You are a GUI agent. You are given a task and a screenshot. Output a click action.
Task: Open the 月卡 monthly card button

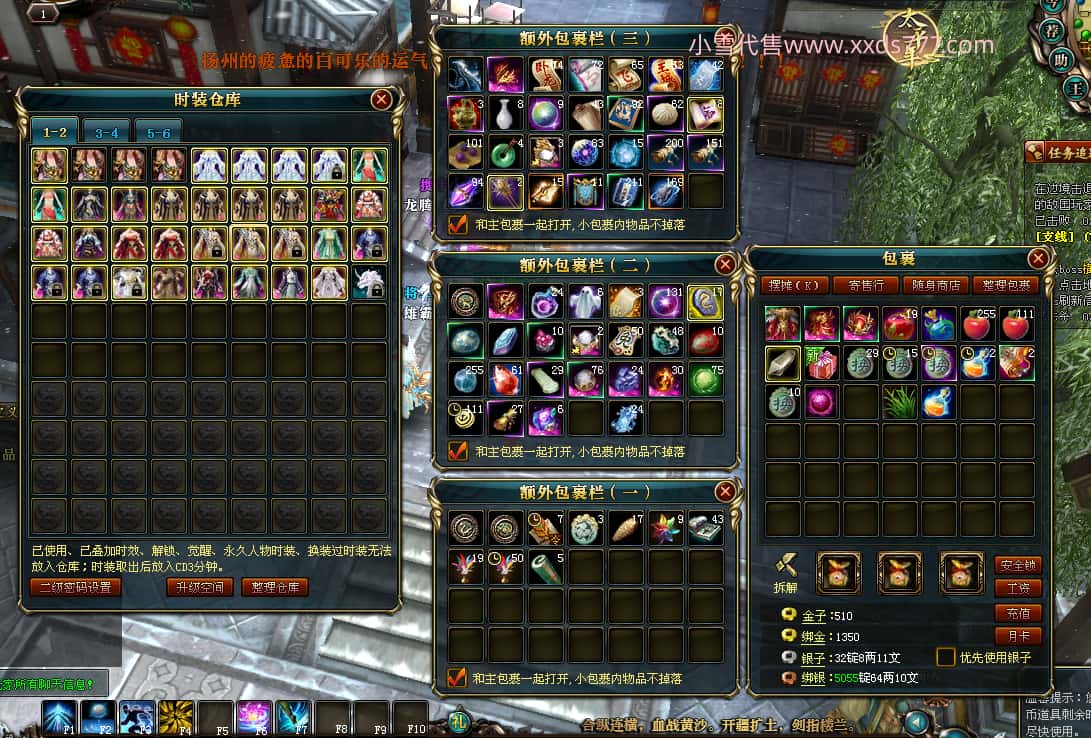coord(1018,636)
